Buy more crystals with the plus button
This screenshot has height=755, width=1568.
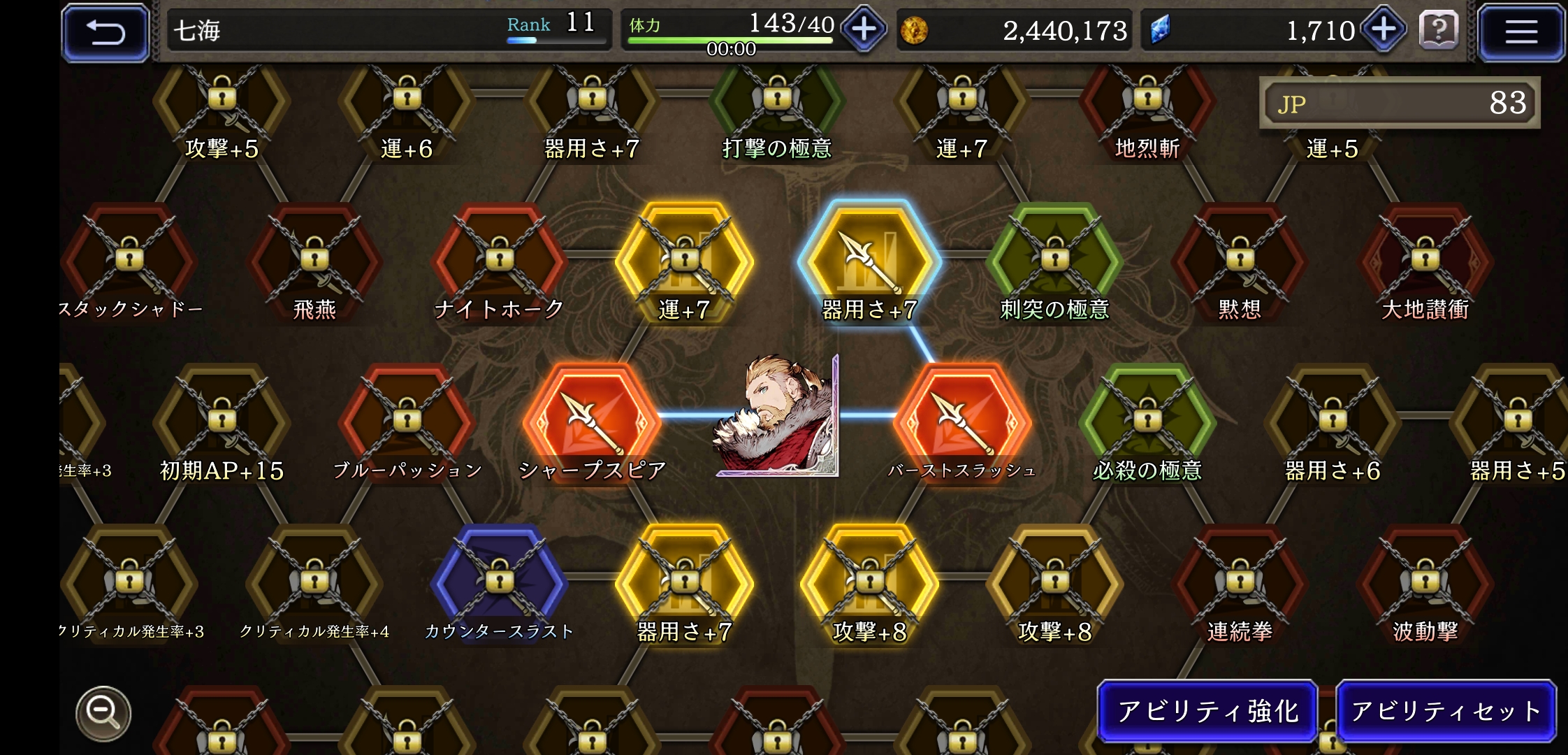pyautogui.click(x=1384, y=29)
